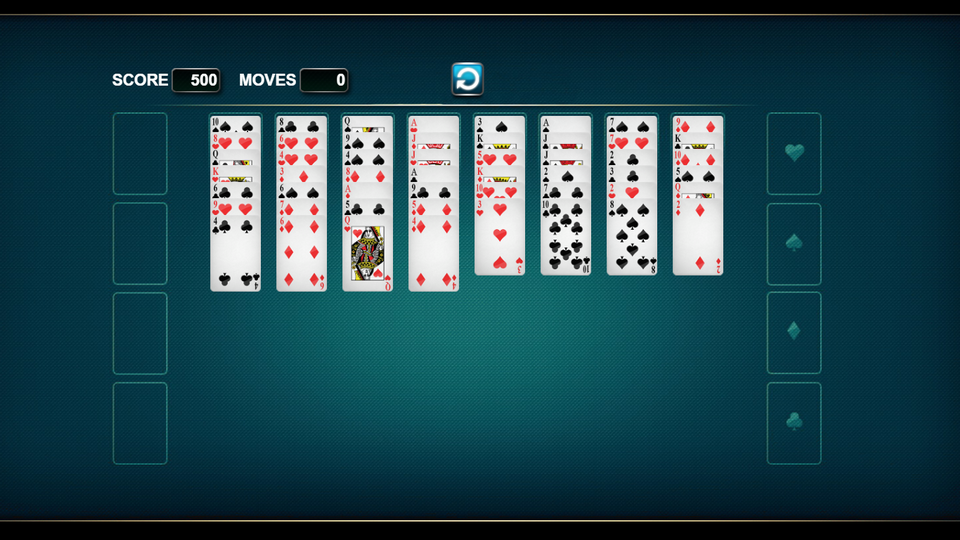960x540 pixels.
Task: Select the 8 of spades card
Action: tap(631, 240)
